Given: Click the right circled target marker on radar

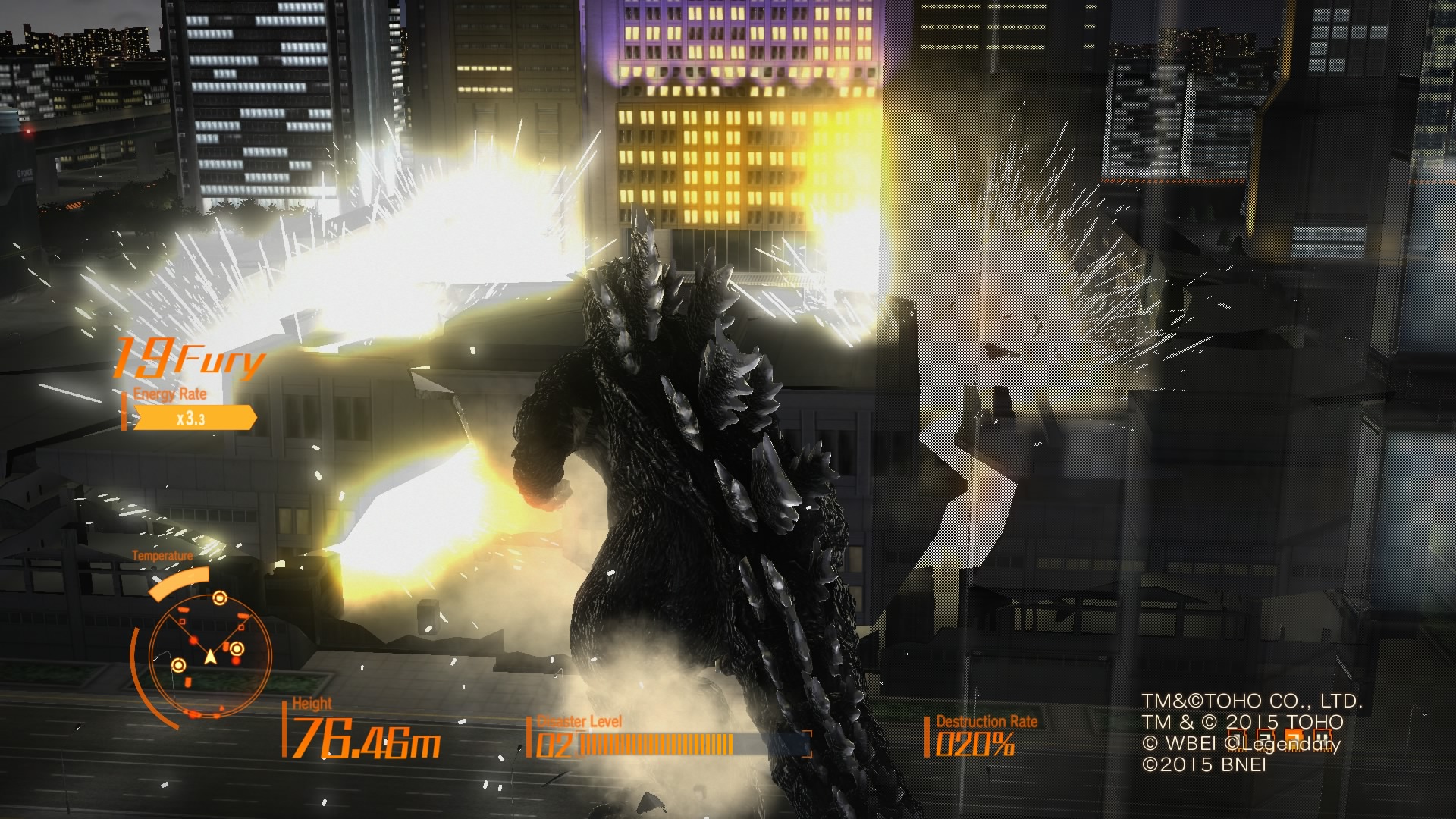Looking at the screenshot, I should 236,649.
